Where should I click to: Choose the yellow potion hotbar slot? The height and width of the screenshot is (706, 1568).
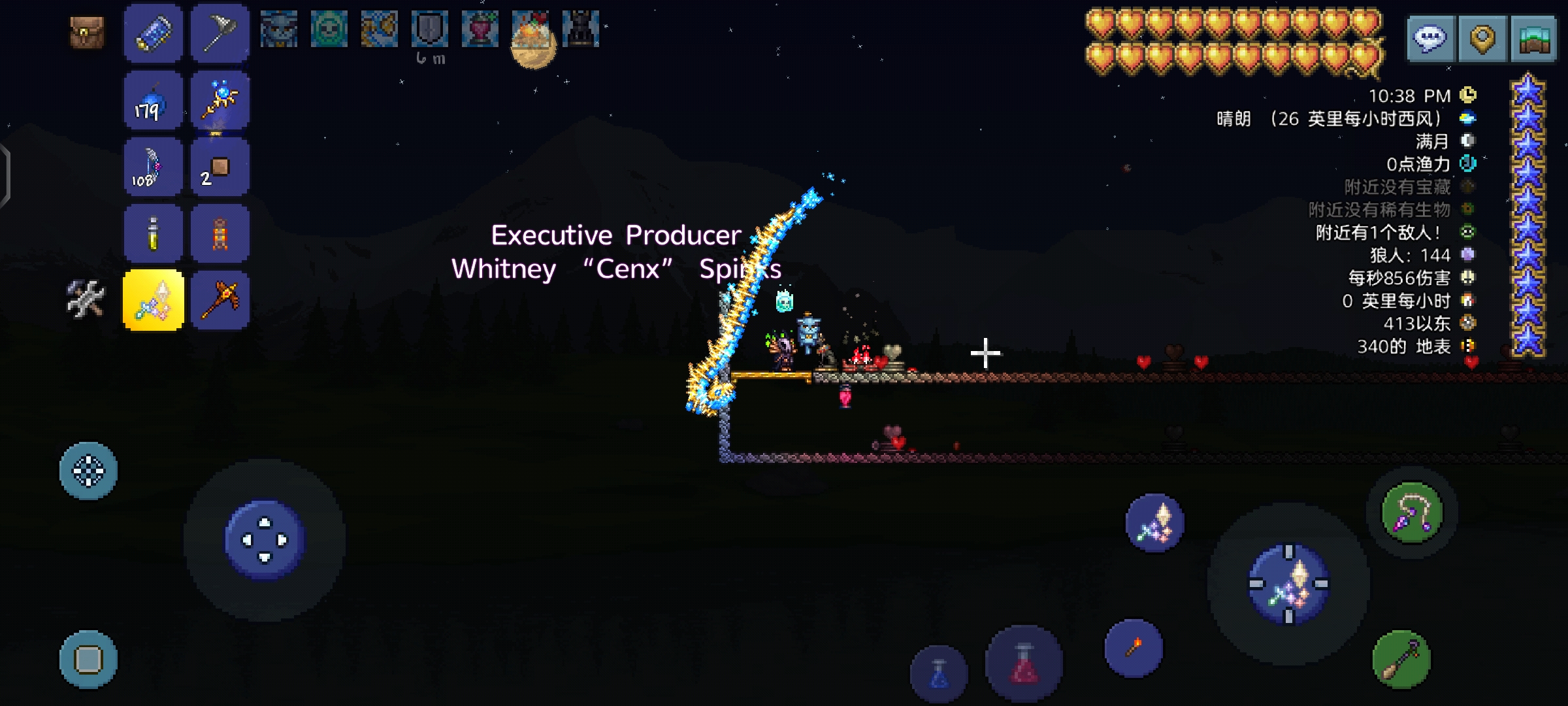154,234
